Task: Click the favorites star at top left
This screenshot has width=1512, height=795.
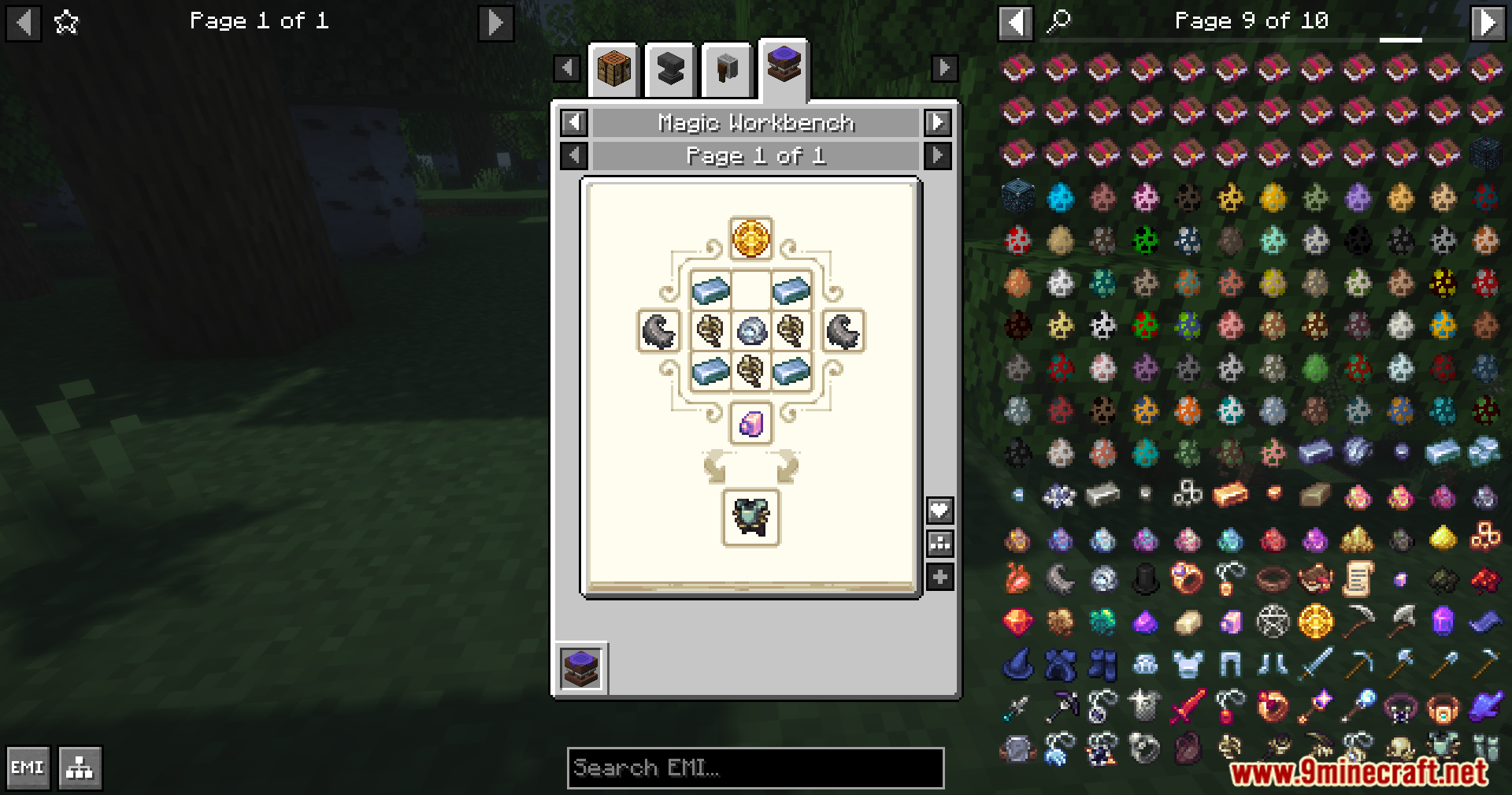Action: (66, 22)
